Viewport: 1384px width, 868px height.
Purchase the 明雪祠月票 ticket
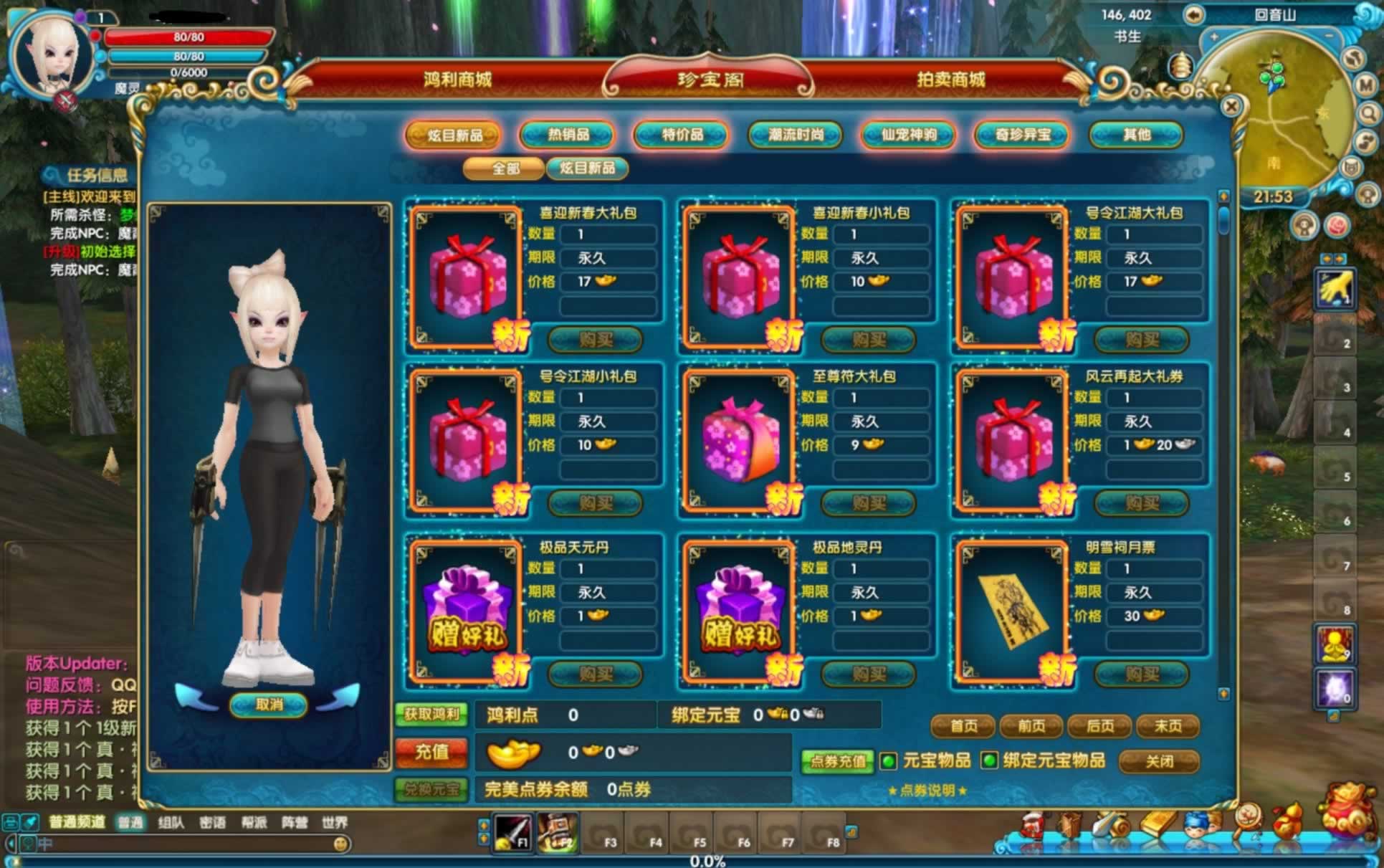[x=1142, y=674]
